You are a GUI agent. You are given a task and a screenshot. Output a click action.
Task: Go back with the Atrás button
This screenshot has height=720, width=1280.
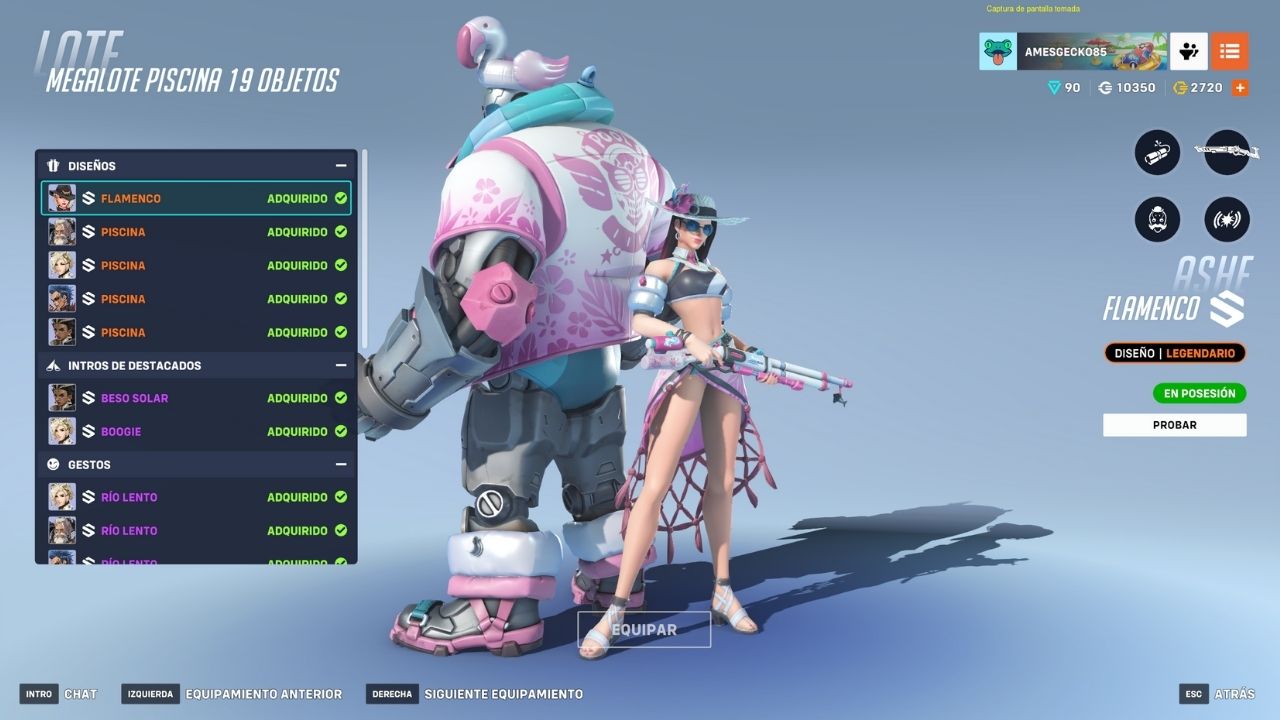1217,694
